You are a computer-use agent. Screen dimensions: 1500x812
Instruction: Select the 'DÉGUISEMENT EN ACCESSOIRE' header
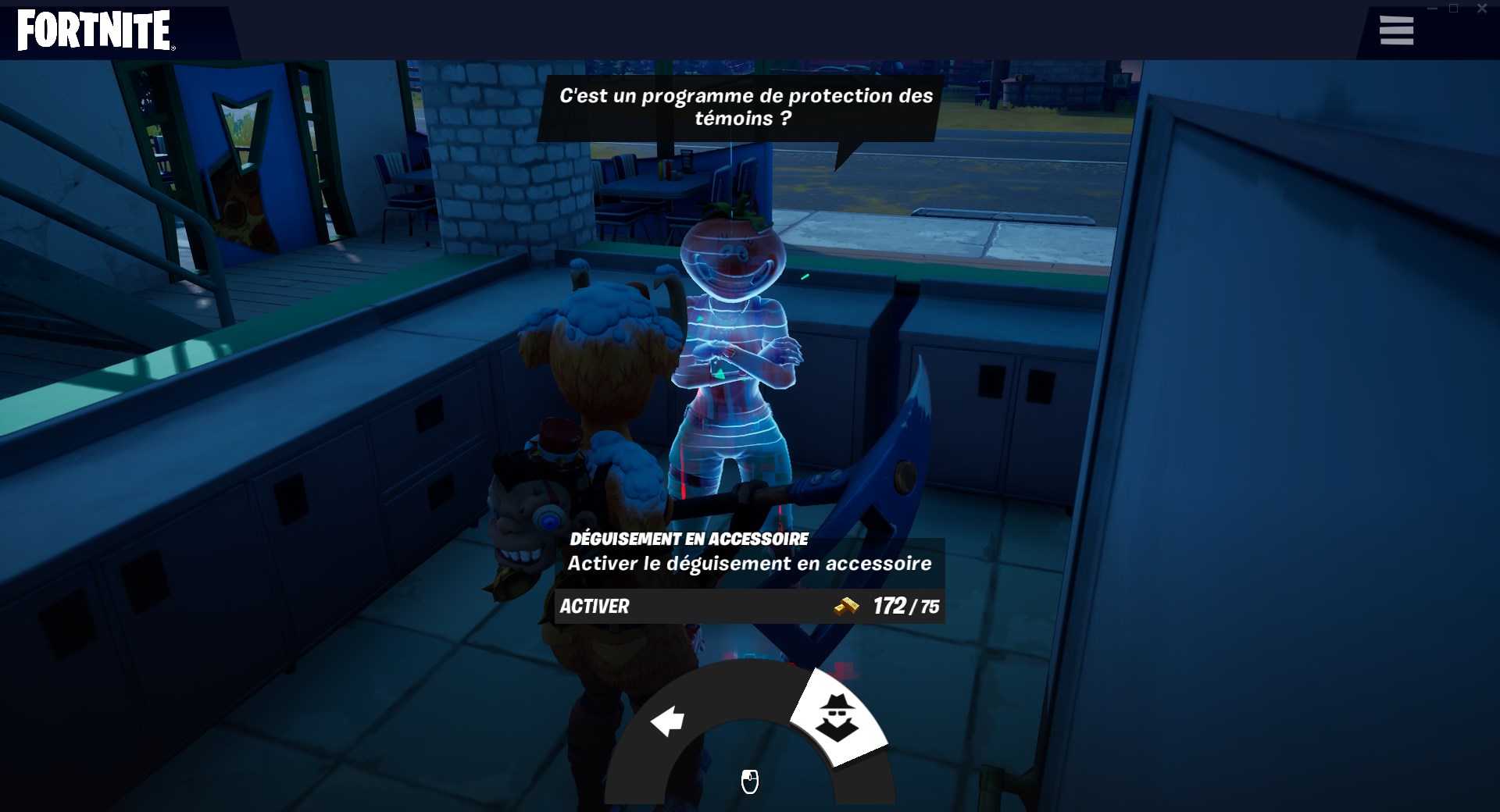687,538
